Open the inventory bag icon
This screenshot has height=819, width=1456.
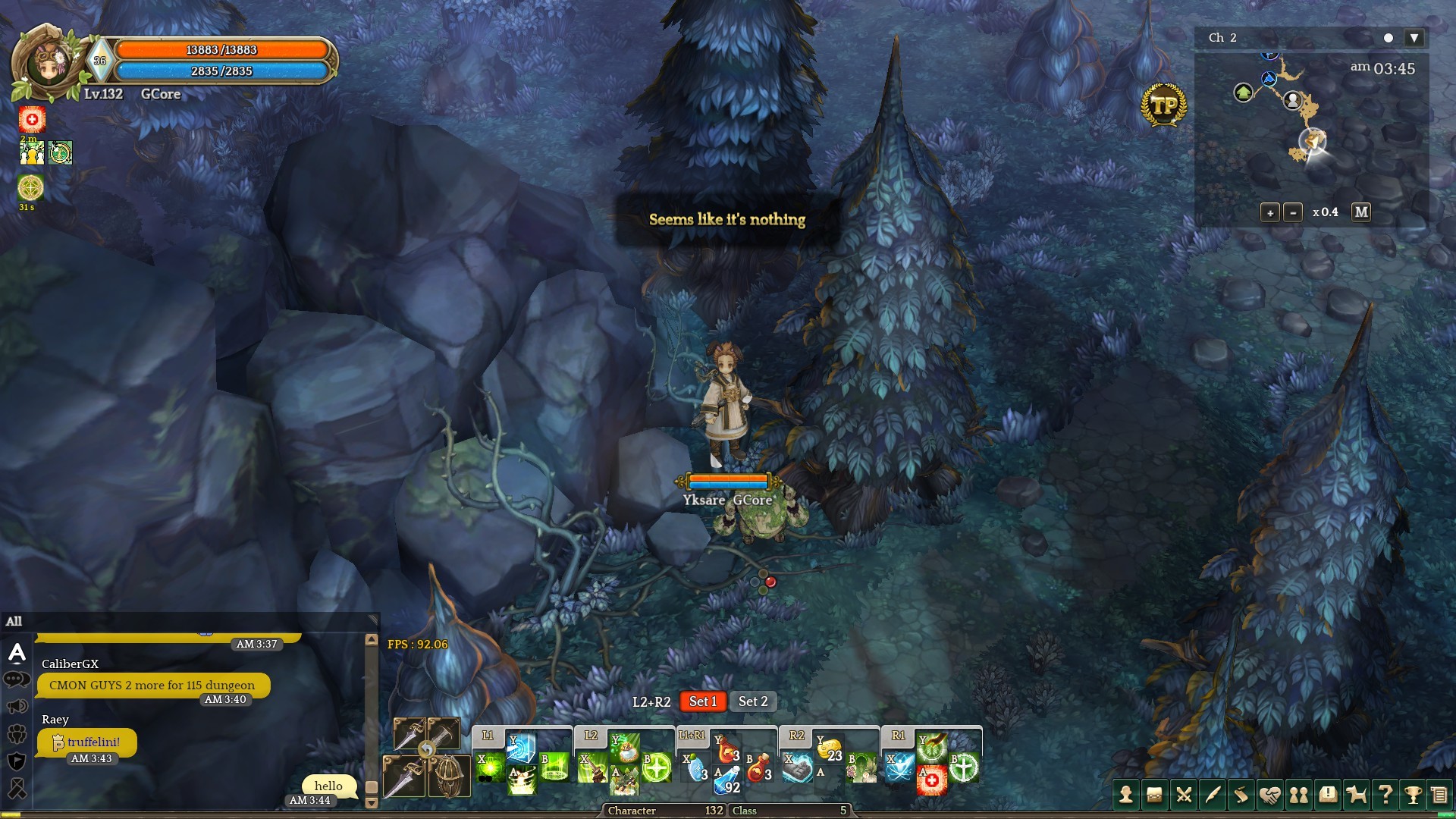1154,795
